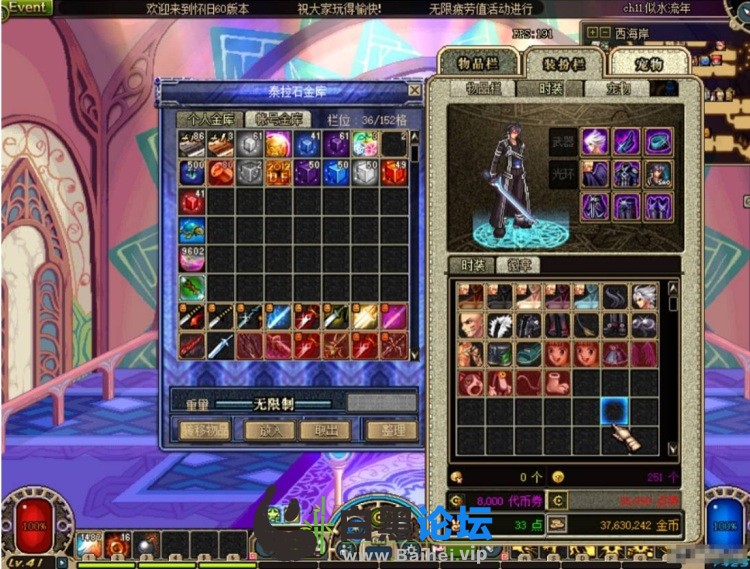
Task: Switch to the 个人金库 personal vault tab
Action: [x=208, y=118]
